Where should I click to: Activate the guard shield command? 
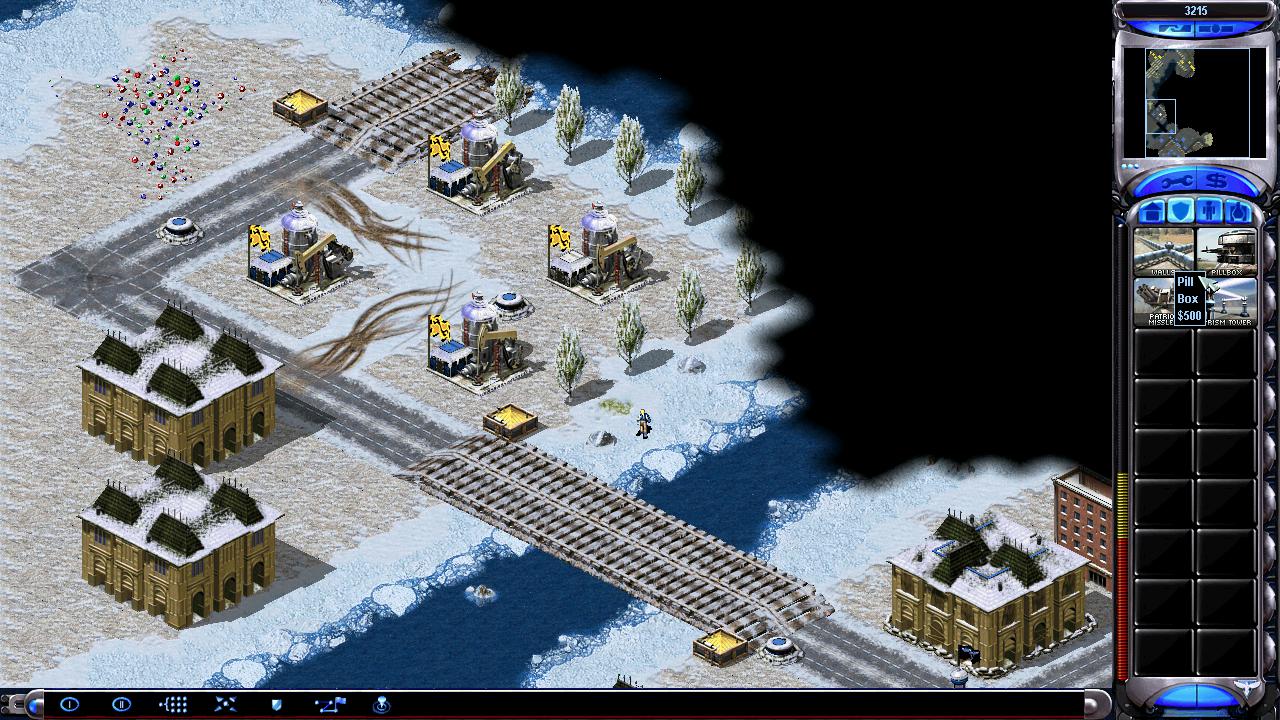pyautogui.click(x=277, y=705)
